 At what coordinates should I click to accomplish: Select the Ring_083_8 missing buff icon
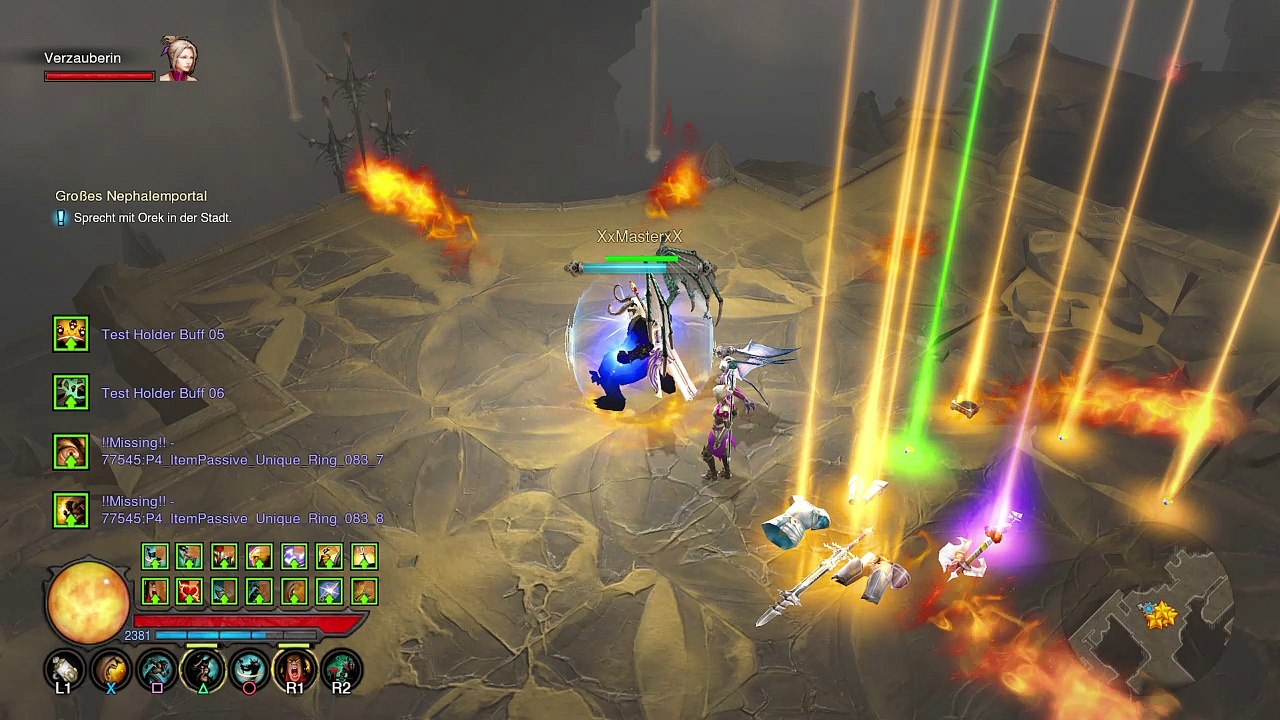click(71, 511)
